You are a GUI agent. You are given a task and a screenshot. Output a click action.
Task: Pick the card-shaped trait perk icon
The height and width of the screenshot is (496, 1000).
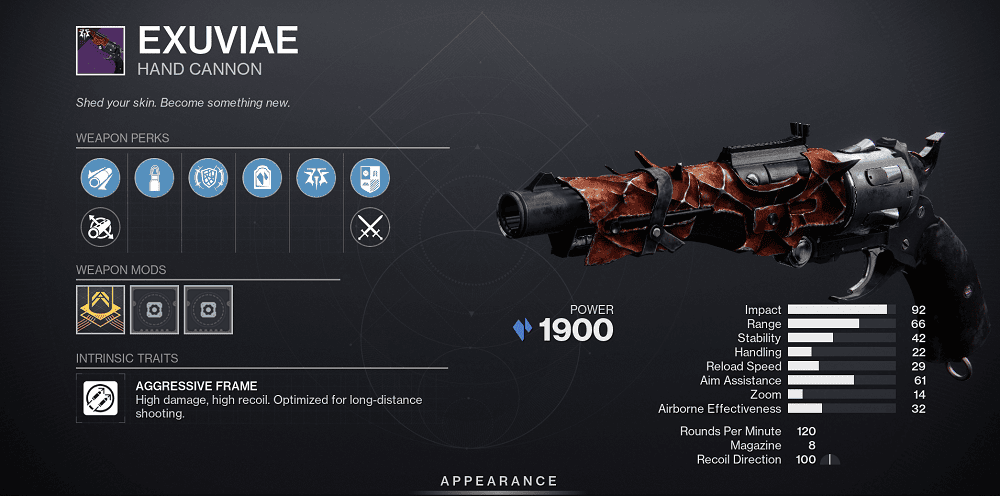262,179
